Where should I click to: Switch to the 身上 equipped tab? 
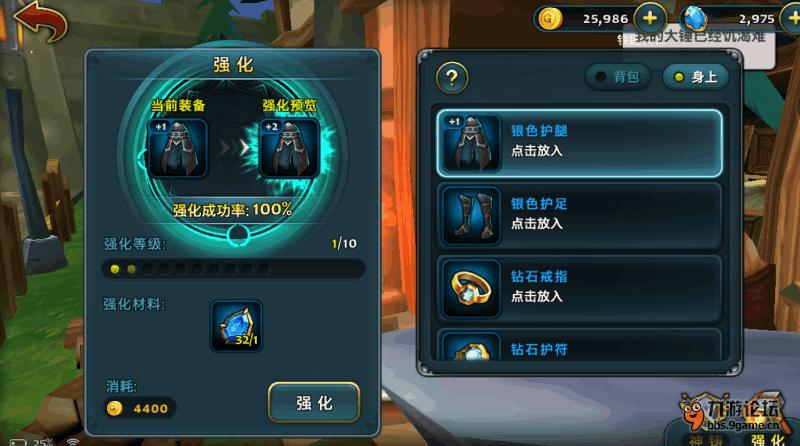696,77
